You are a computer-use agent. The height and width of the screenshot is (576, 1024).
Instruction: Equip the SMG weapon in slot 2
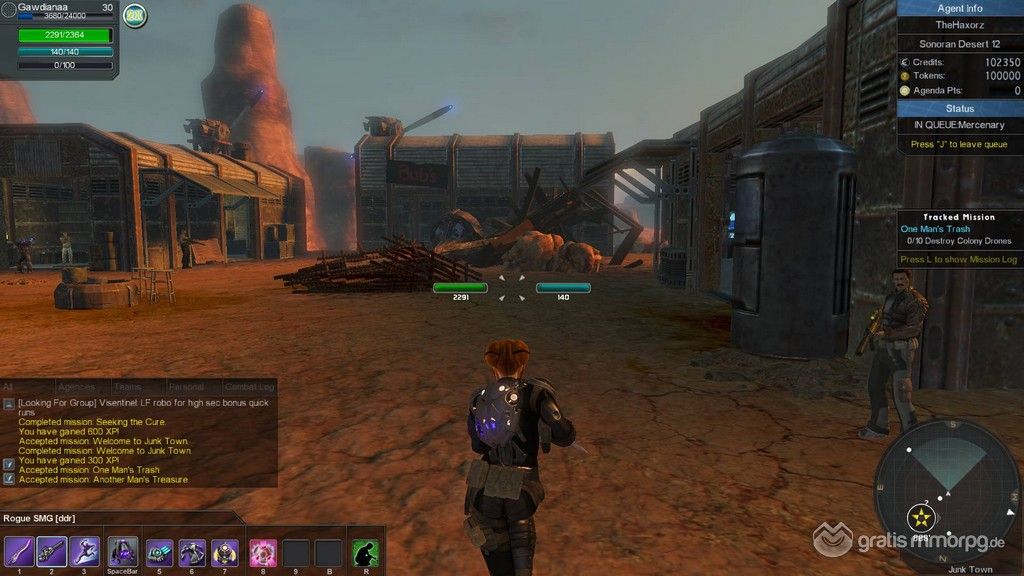click(x=52, y=552)
